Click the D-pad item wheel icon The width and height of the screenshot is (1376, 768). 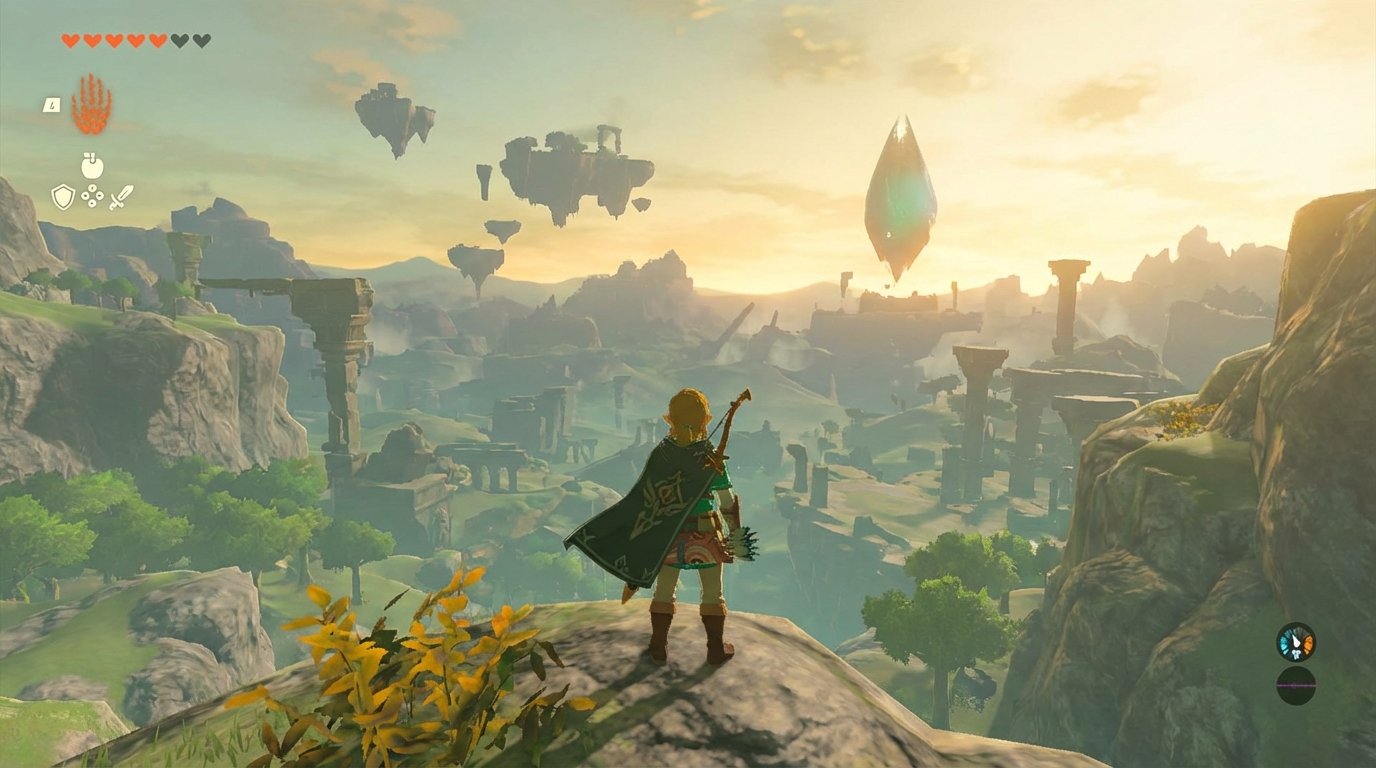click(x=92, y=196)
